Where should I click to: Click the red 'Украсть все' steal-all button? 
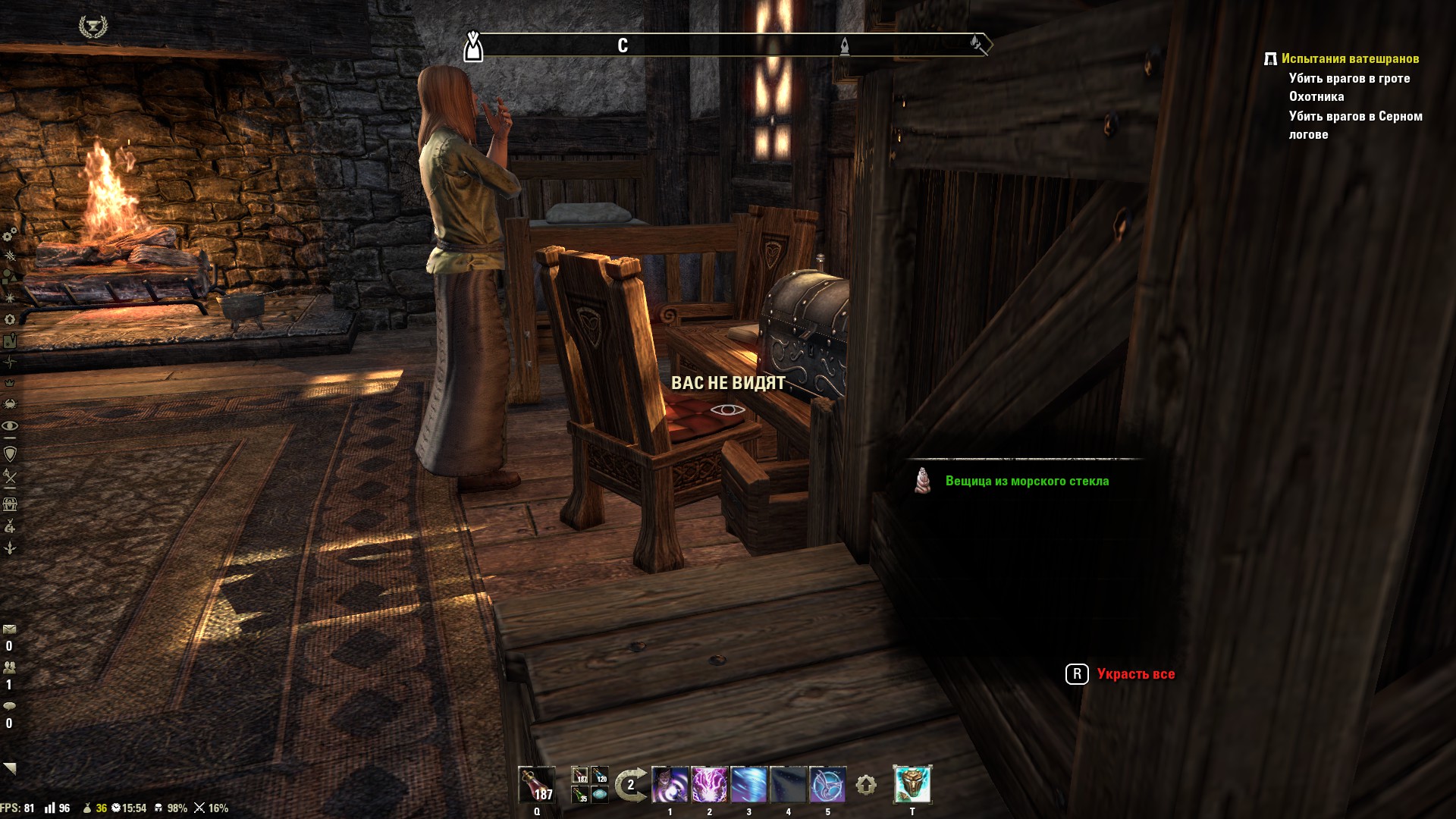(x=1135, y=674)
